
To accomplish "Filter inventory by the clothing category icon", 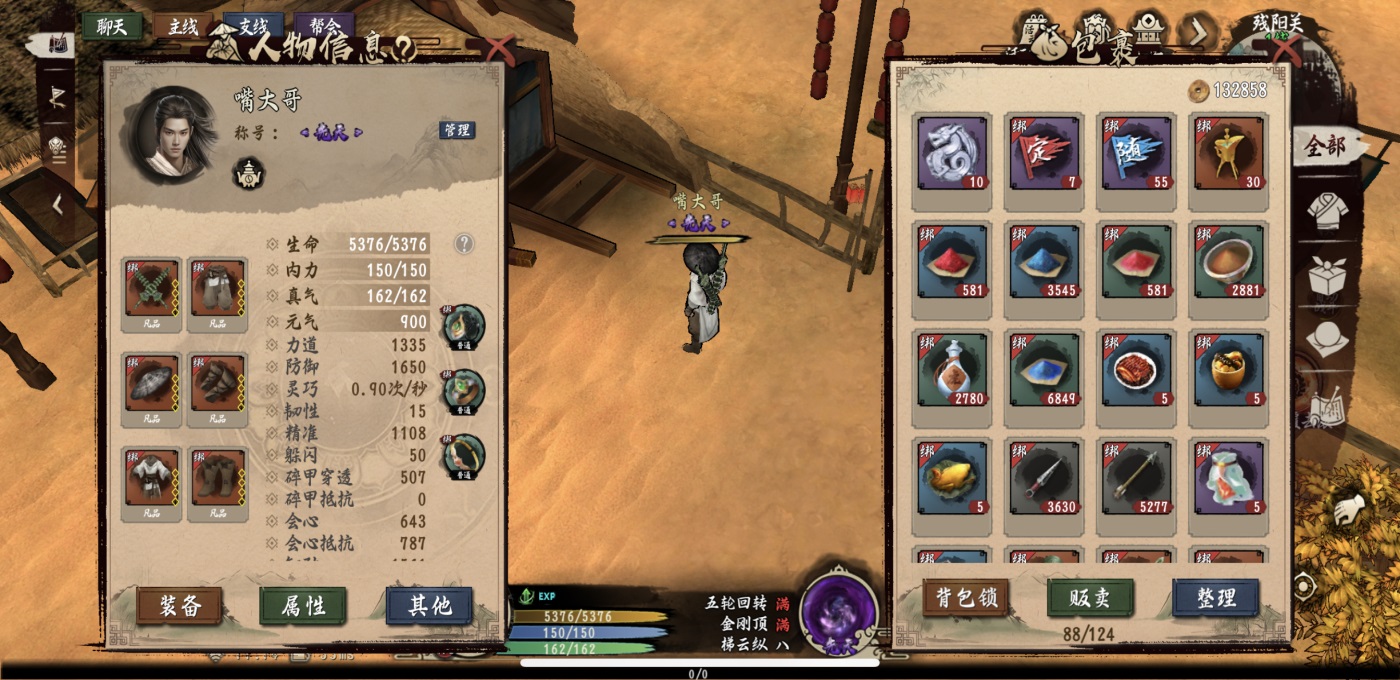I will coord(1328,211).
